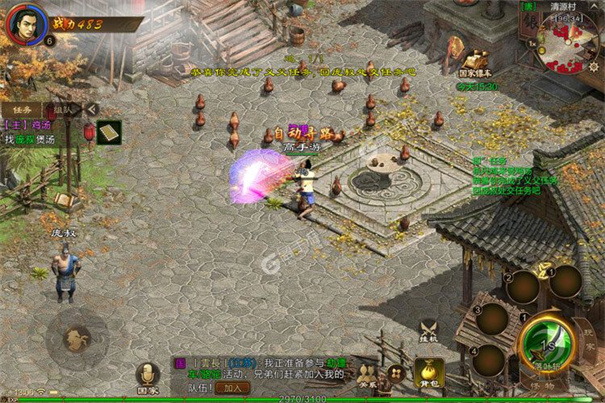Join the team via the 加入 button

(231, 387)
